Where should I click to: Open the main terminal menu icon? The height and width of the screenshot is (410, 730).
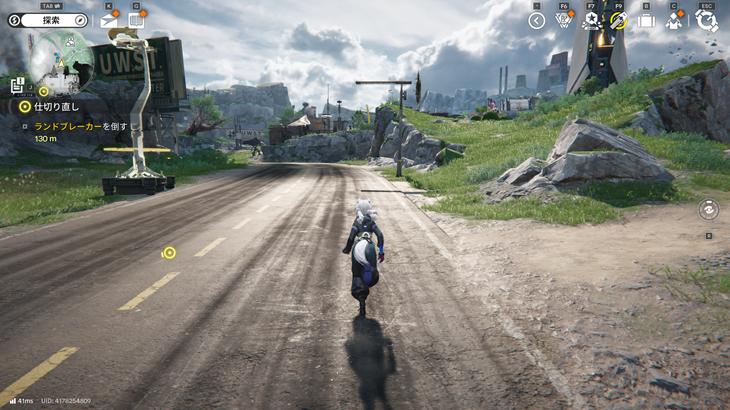706,20
